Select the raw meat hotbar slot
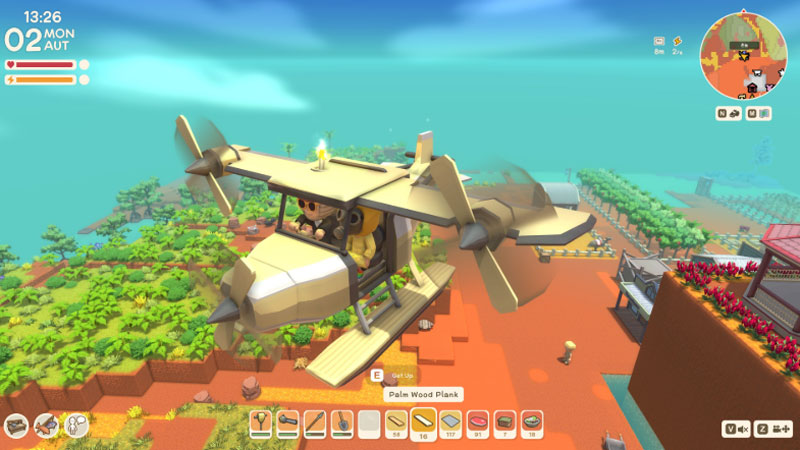 click(478, 422)
